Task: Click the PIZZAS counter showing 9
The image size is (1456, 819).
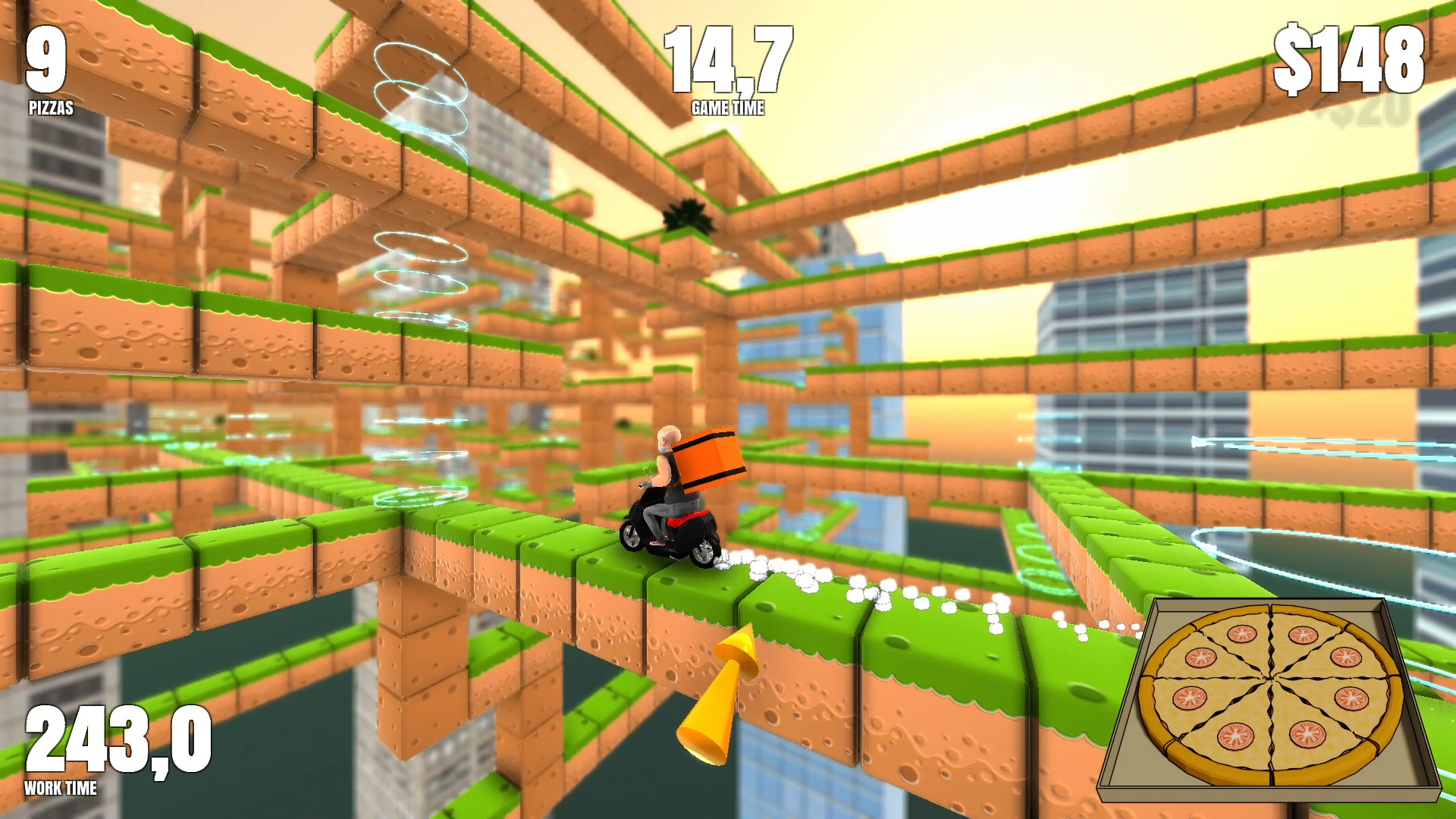Action: point(43,61)
